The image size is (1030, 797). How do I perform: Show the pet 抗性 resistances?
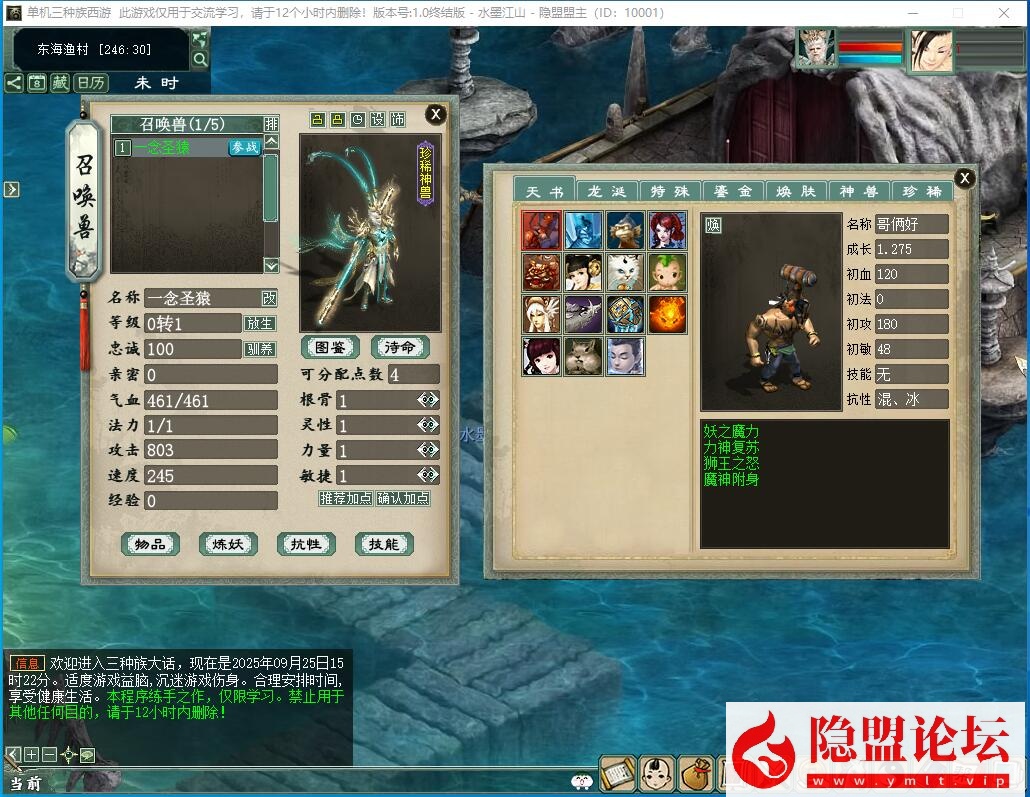[306, 544]
